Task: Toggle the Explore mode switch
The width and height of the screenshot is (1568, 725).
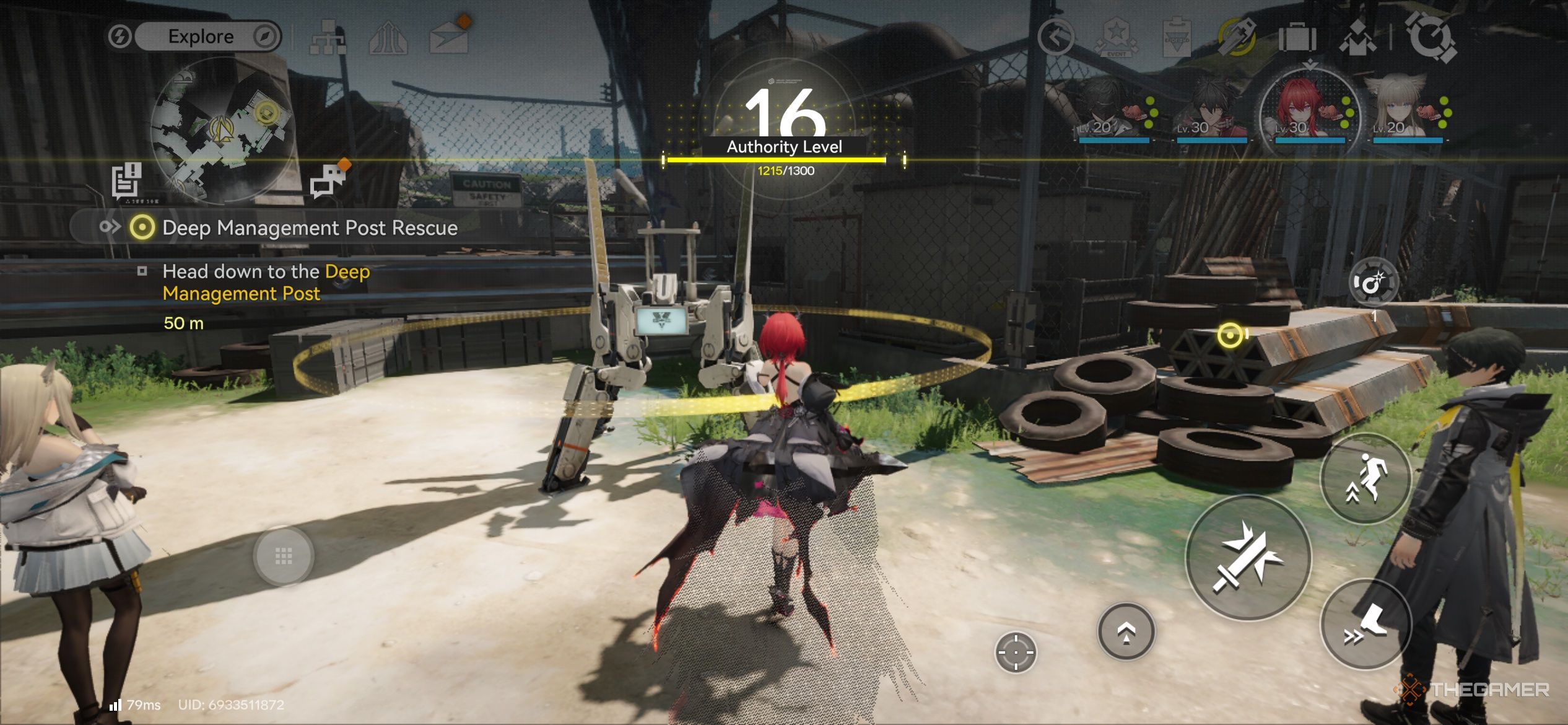Action: (194, 37)
